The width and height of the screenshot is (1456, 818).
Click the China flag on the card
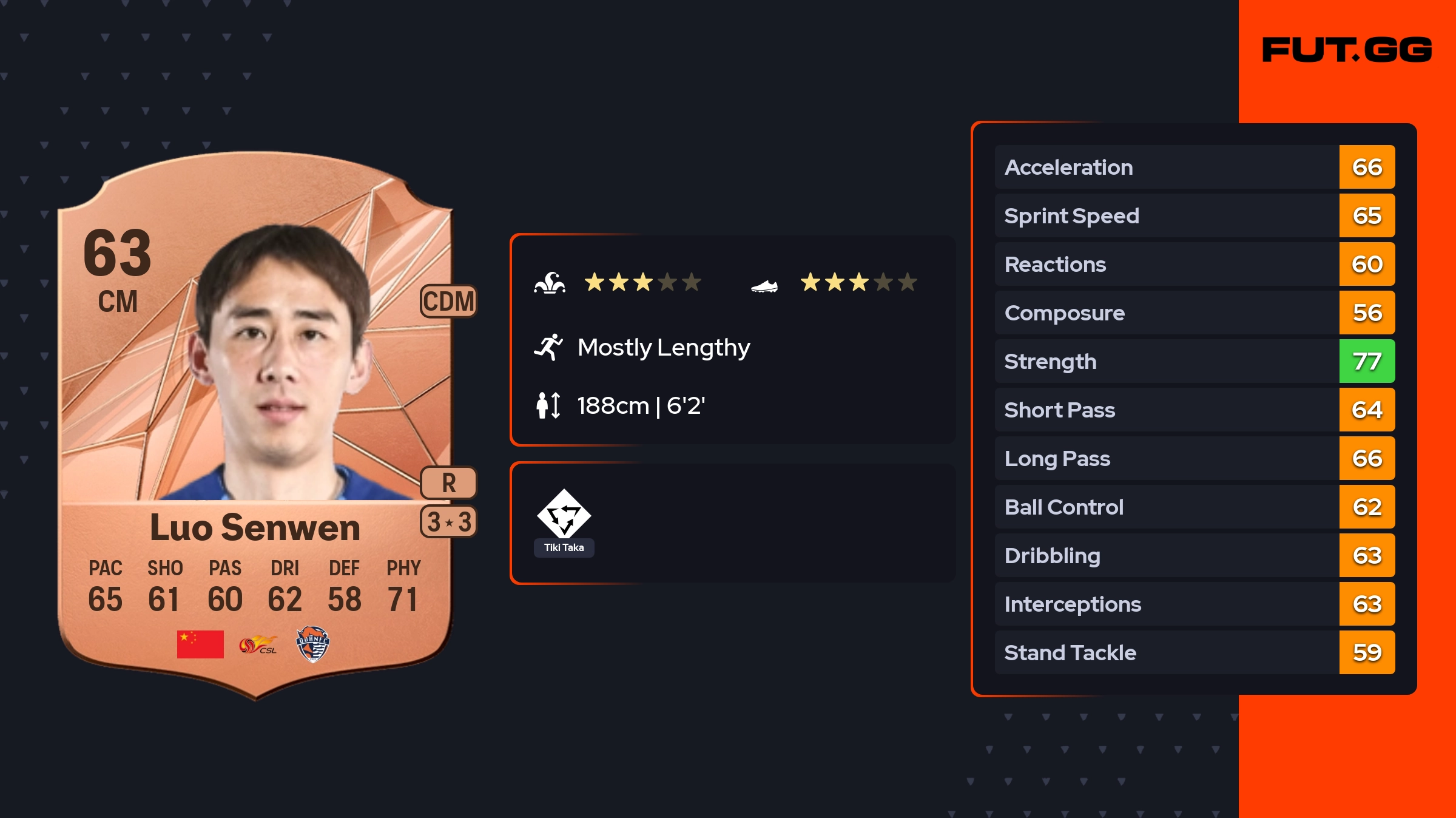[200, 644]
